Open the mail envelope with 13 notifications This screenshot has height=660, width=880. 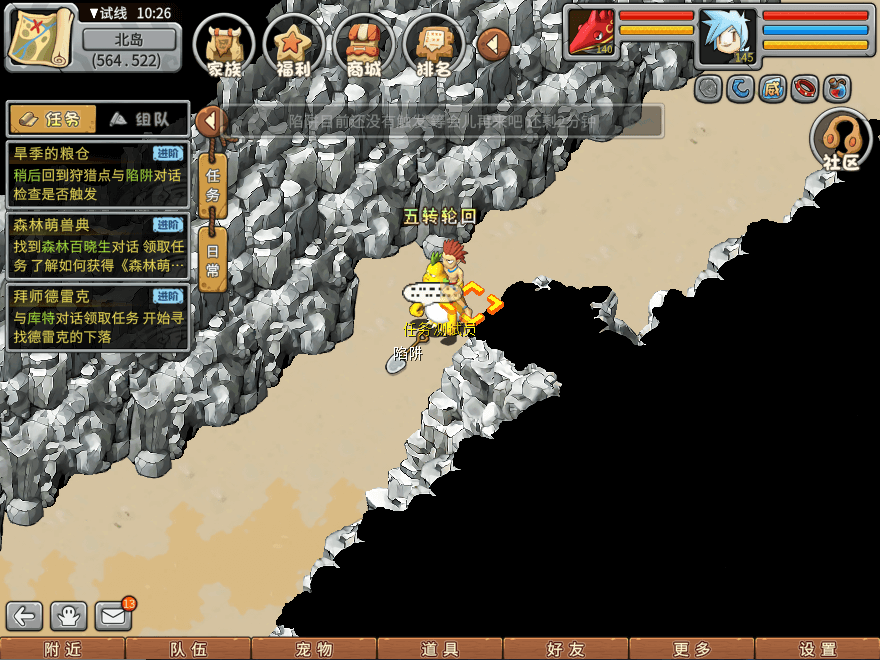point(114,616)
